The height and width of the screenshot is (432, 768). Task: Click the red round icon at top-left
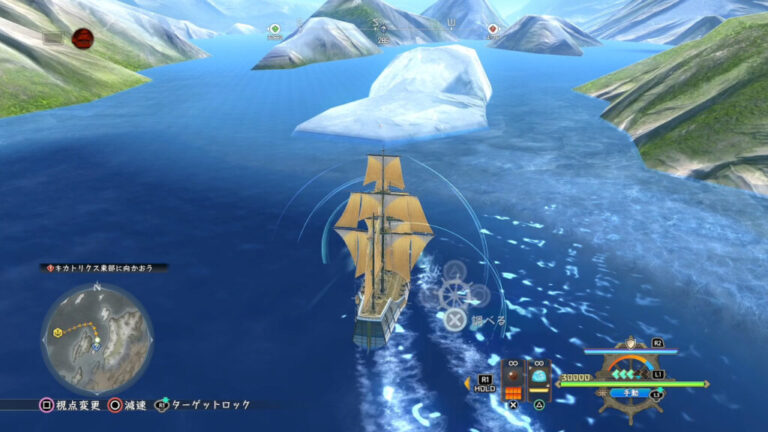(82, 38)
